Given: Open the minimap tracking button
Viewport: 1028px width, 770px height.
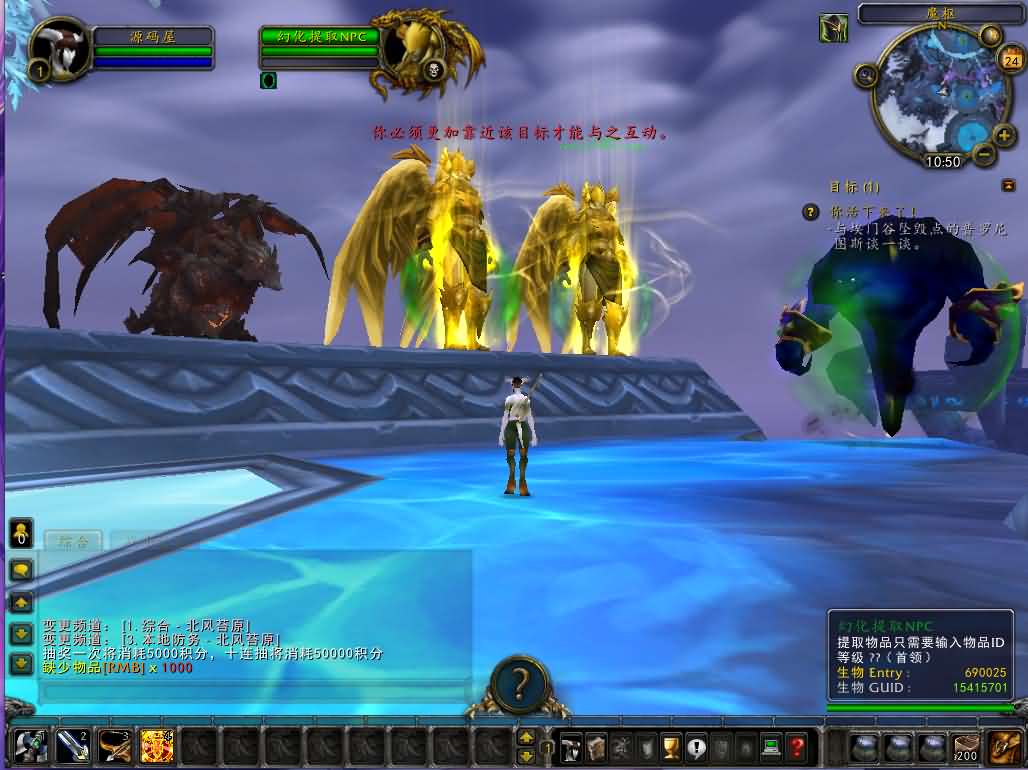Looking at the screenshot, I should 866,74.
